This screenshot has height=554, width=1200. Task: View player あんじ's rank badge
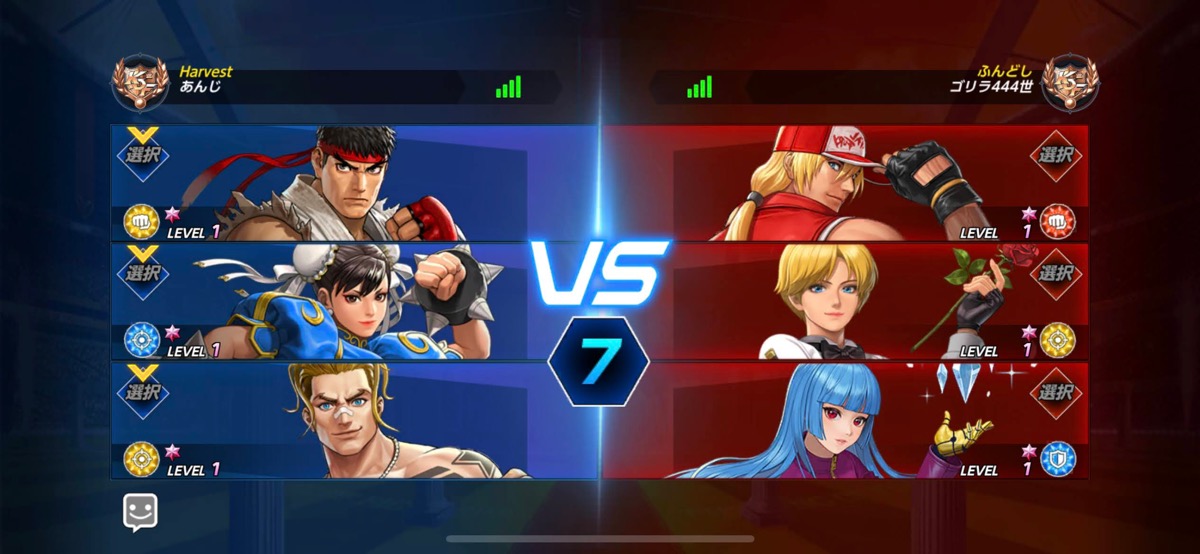pyautogui.click(x=139, y=84)
